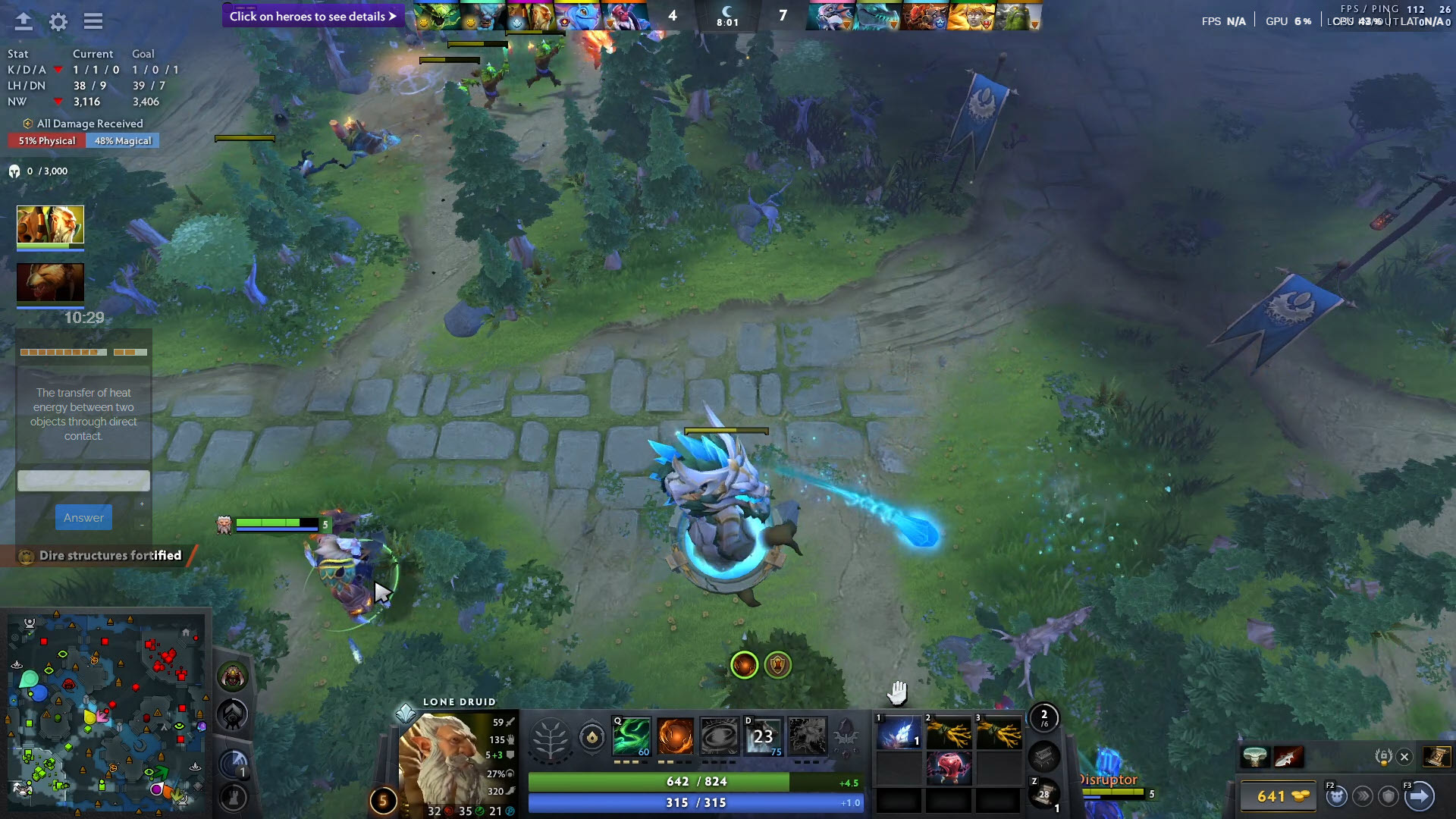Image resolution: width=1456 pixels, height=819 pixels.
Task: Open the shop via the 641 gold button
Action: pos(1278,796)
